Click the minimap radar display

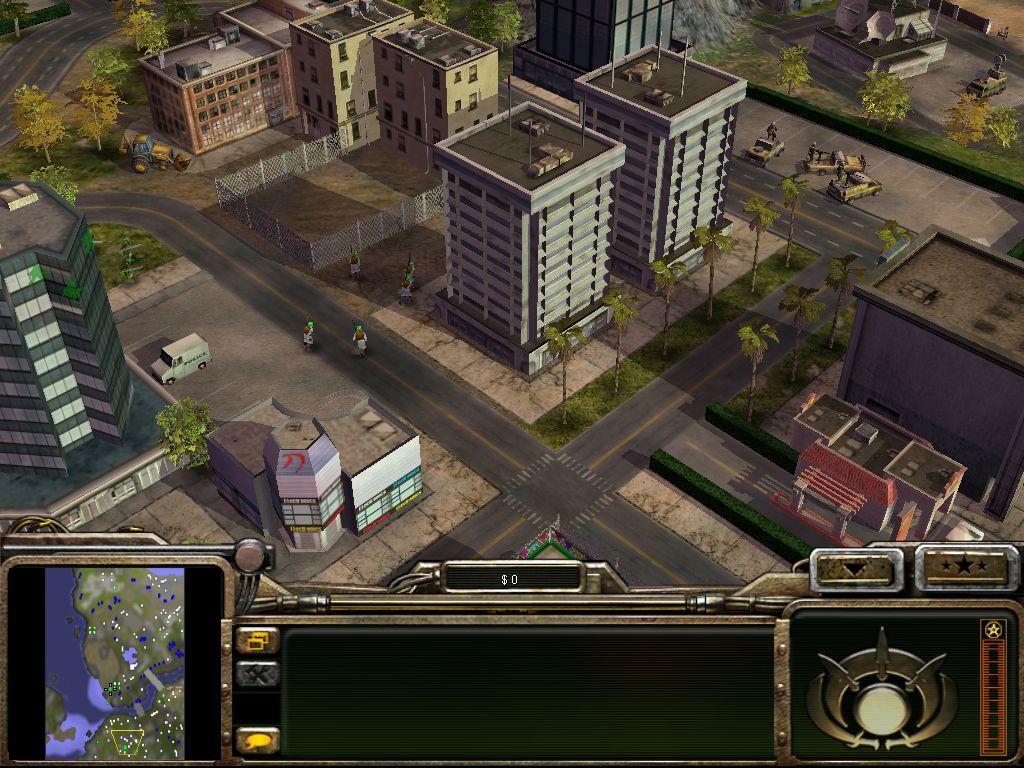click(114, 662)
